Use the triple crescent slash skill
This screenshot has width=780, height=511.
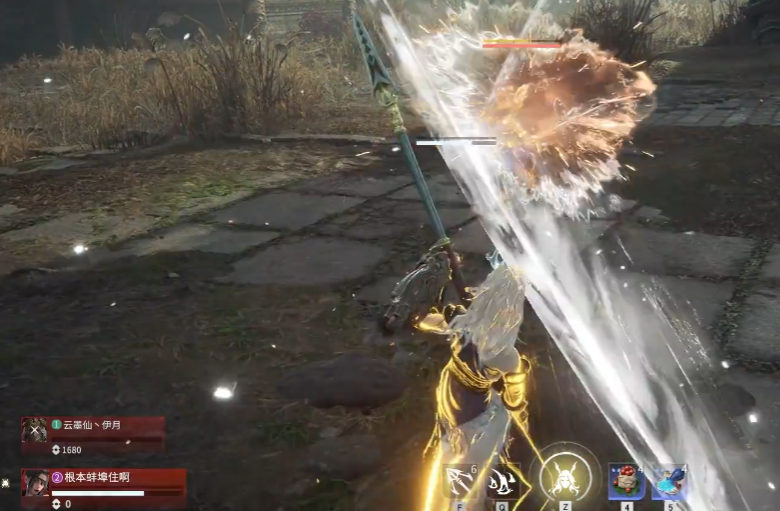click(x=503, y=481)
